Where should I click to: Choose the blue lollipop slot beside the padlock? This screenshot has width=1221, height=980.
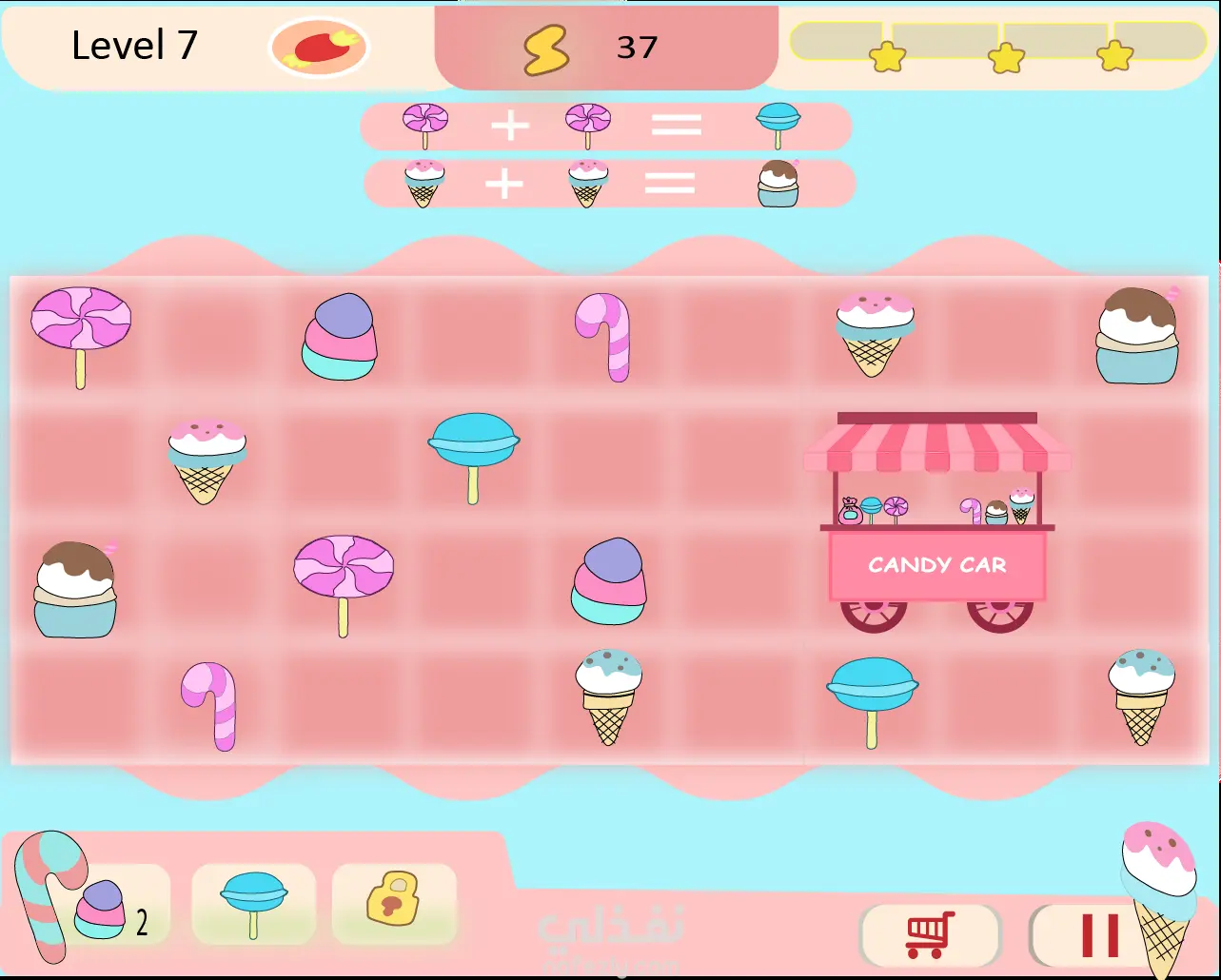(x=253, y=905)
